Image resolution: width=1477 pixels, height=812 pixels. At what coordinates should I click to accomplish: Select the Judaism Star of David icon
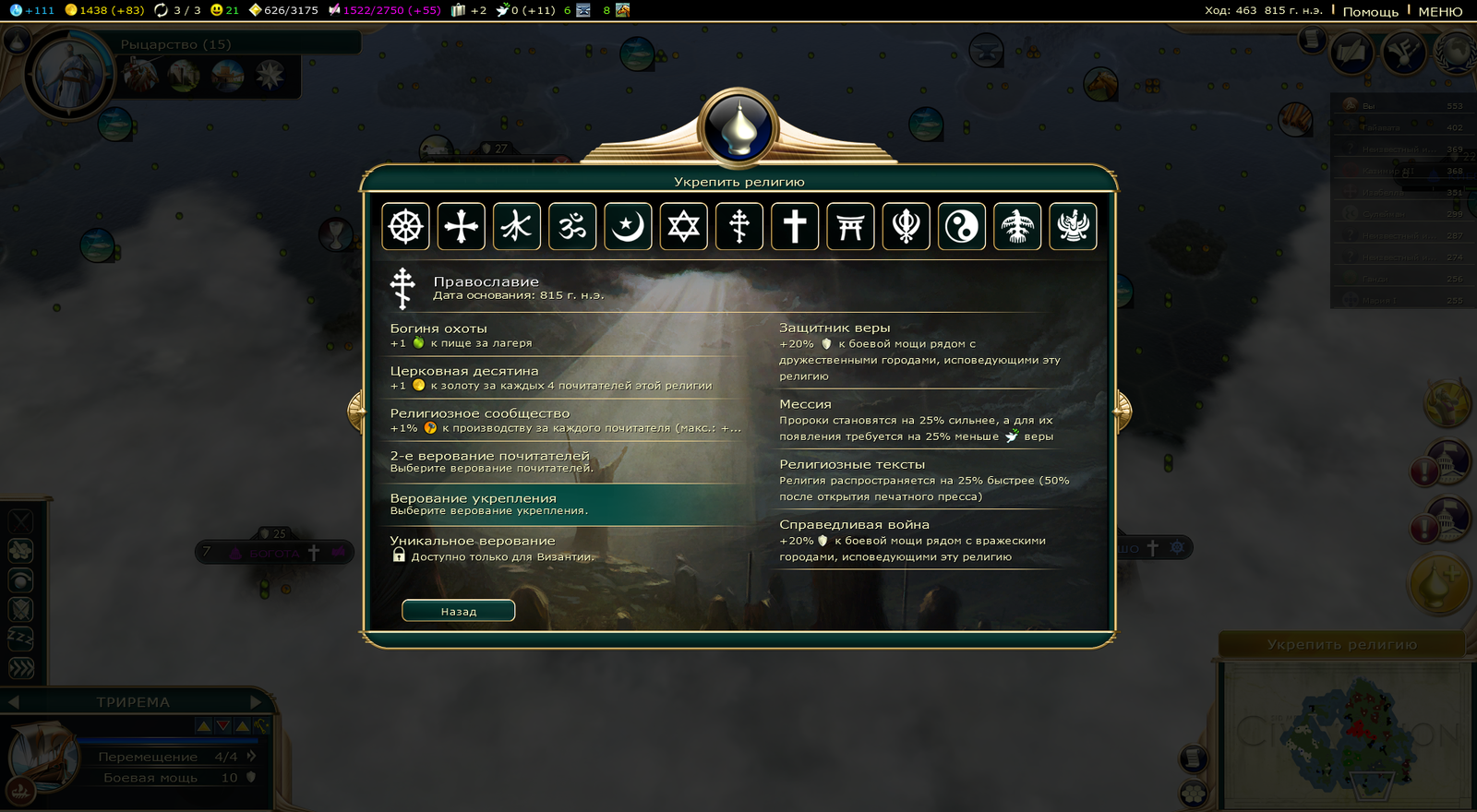pos(684,226)
